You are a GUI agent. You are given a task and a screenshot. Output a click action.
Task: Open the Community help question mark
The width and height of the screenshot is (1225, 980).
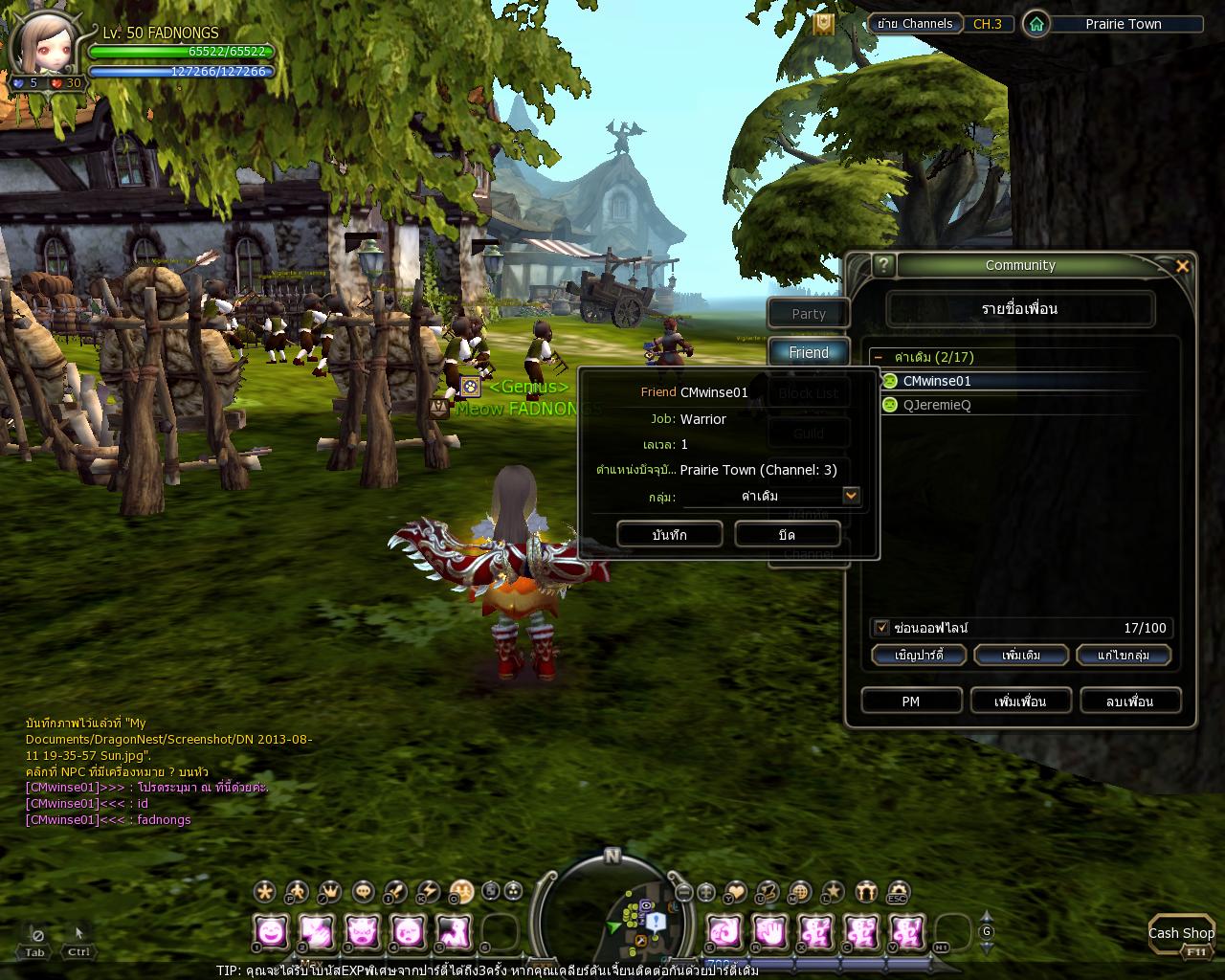(x=883, y=265)
